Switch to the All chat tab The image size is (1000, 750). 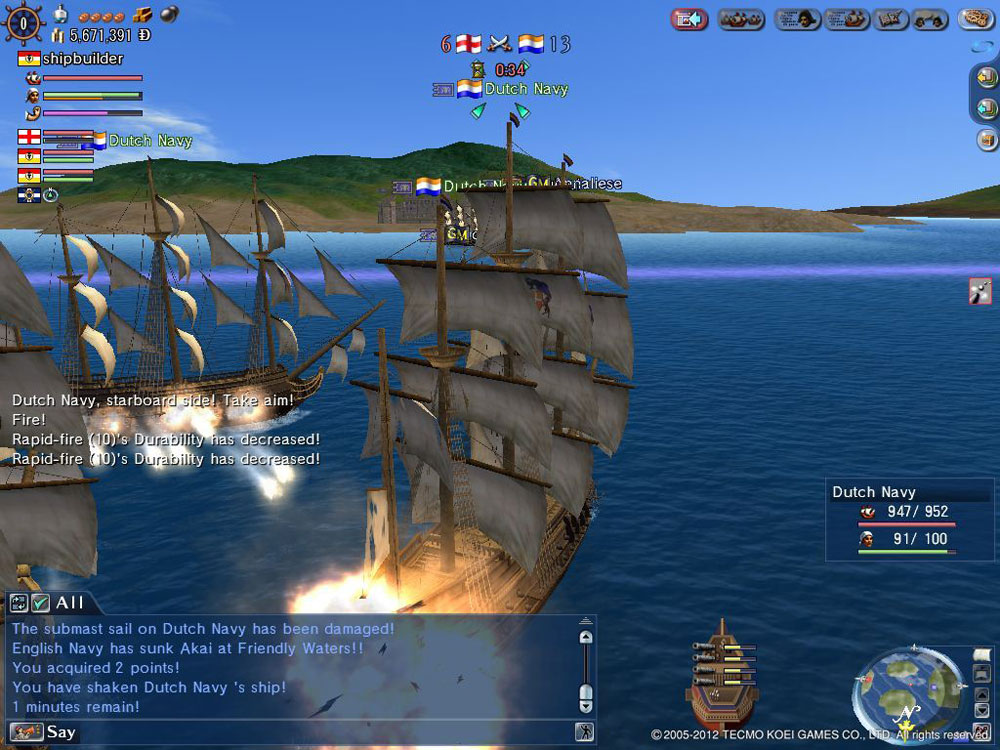pyautogui.click(x=70, y=603)
